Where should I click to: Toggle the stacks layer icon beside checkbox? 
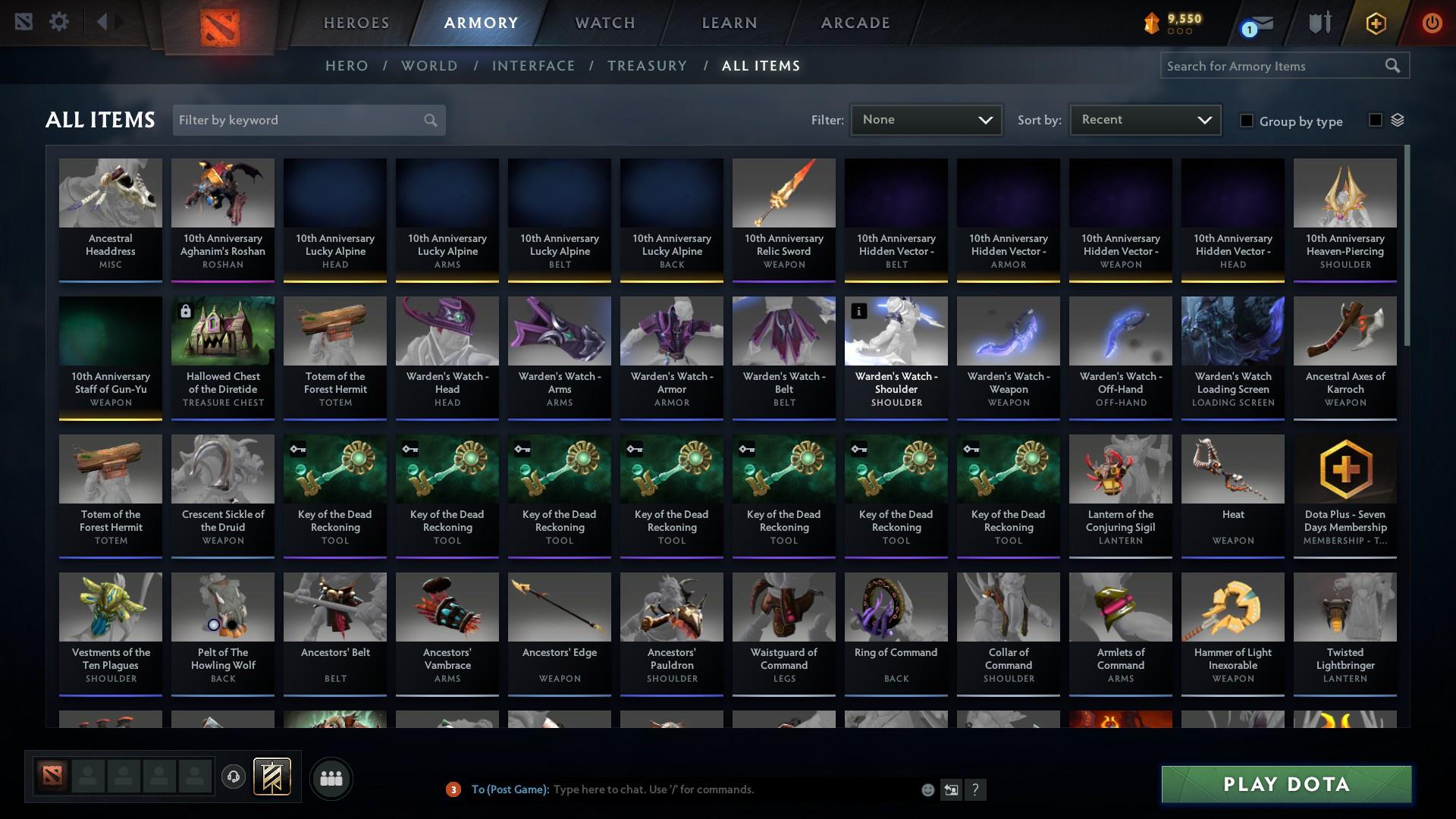[1399, 120]
